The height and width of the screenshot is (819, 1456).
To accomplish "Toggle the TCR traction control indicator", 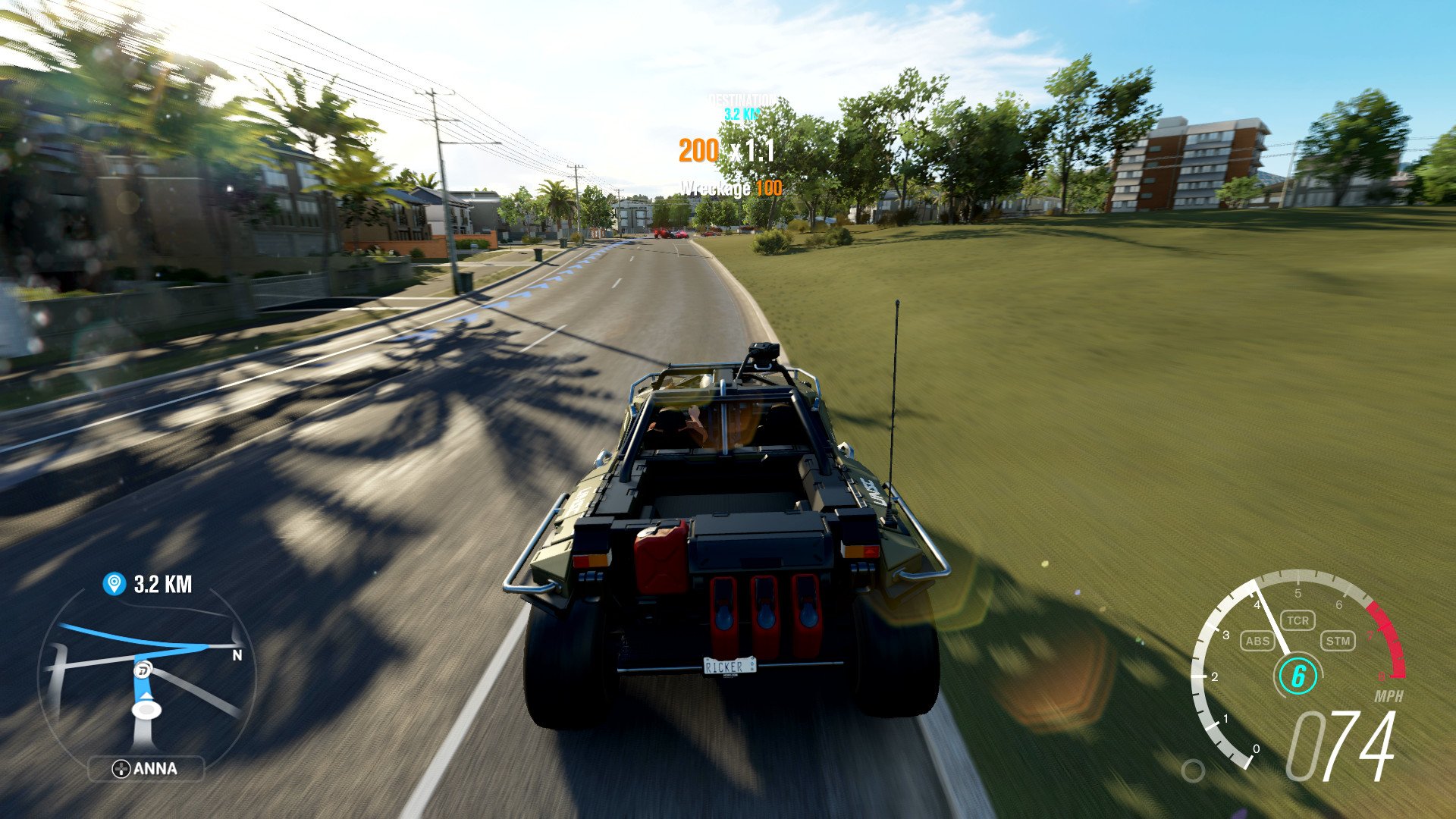I will [x=1298, y=620].
